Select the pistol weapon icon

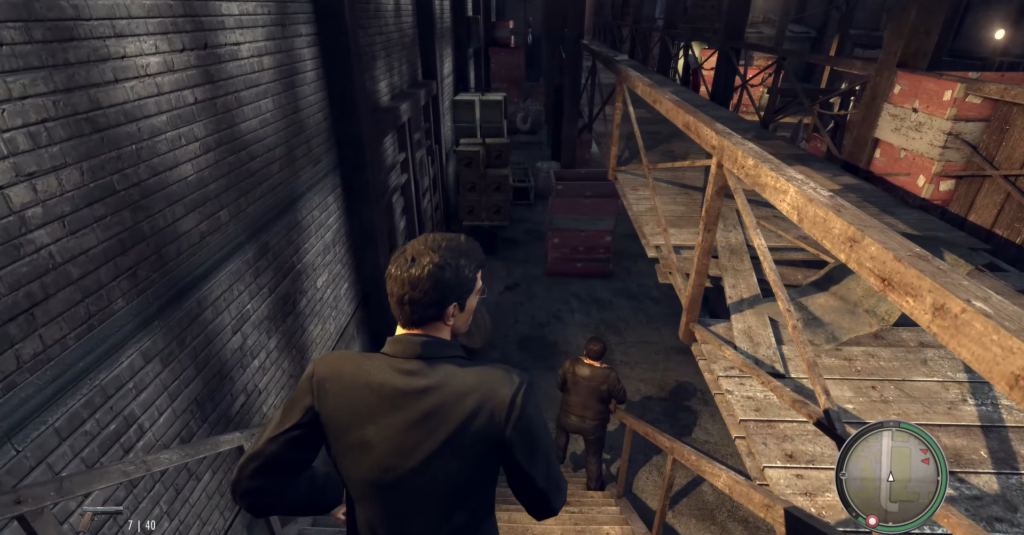(x=100, y=514)
